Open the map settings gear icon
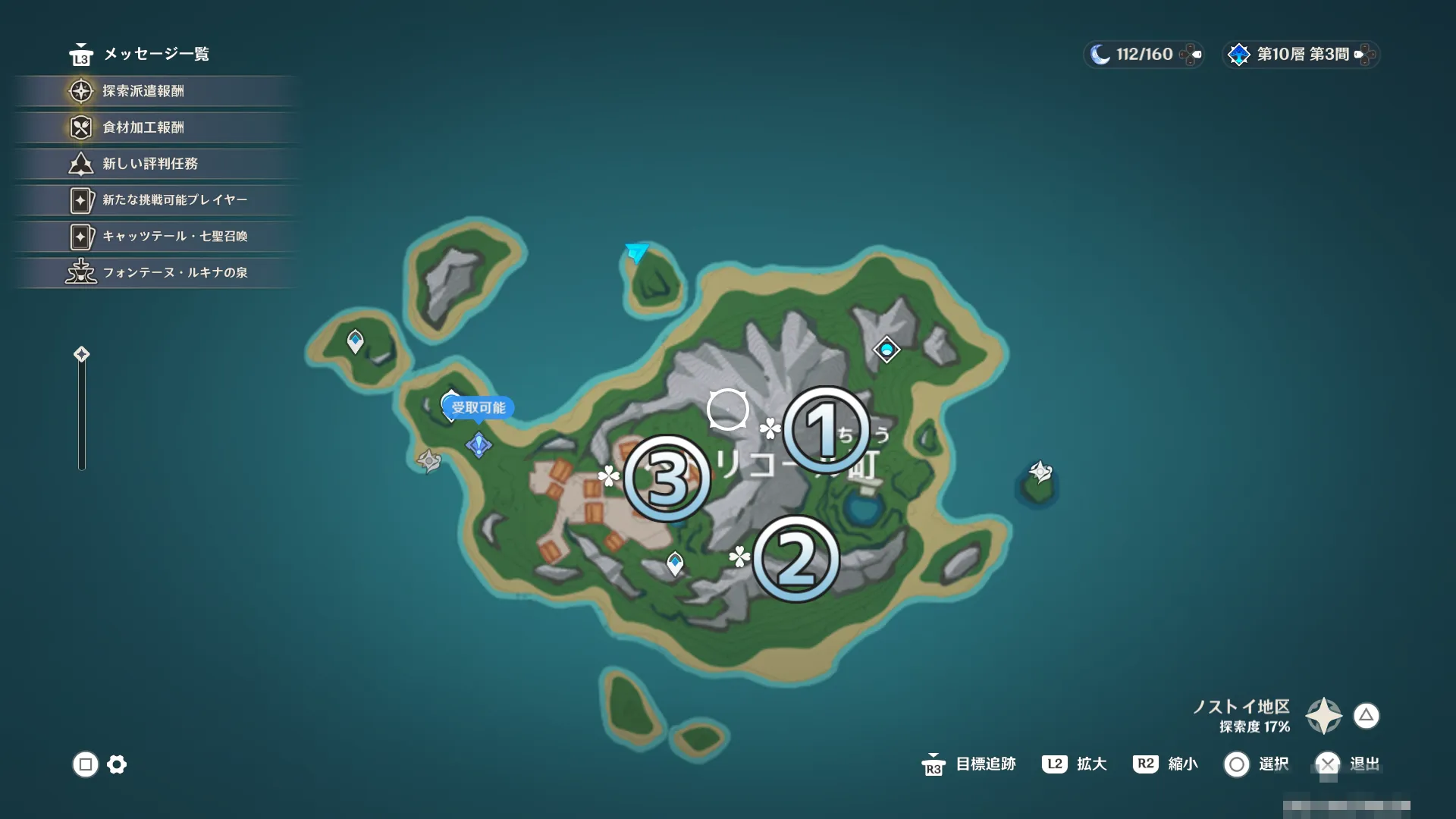Viewport: 1456px width, 819px height. (117, 764)
